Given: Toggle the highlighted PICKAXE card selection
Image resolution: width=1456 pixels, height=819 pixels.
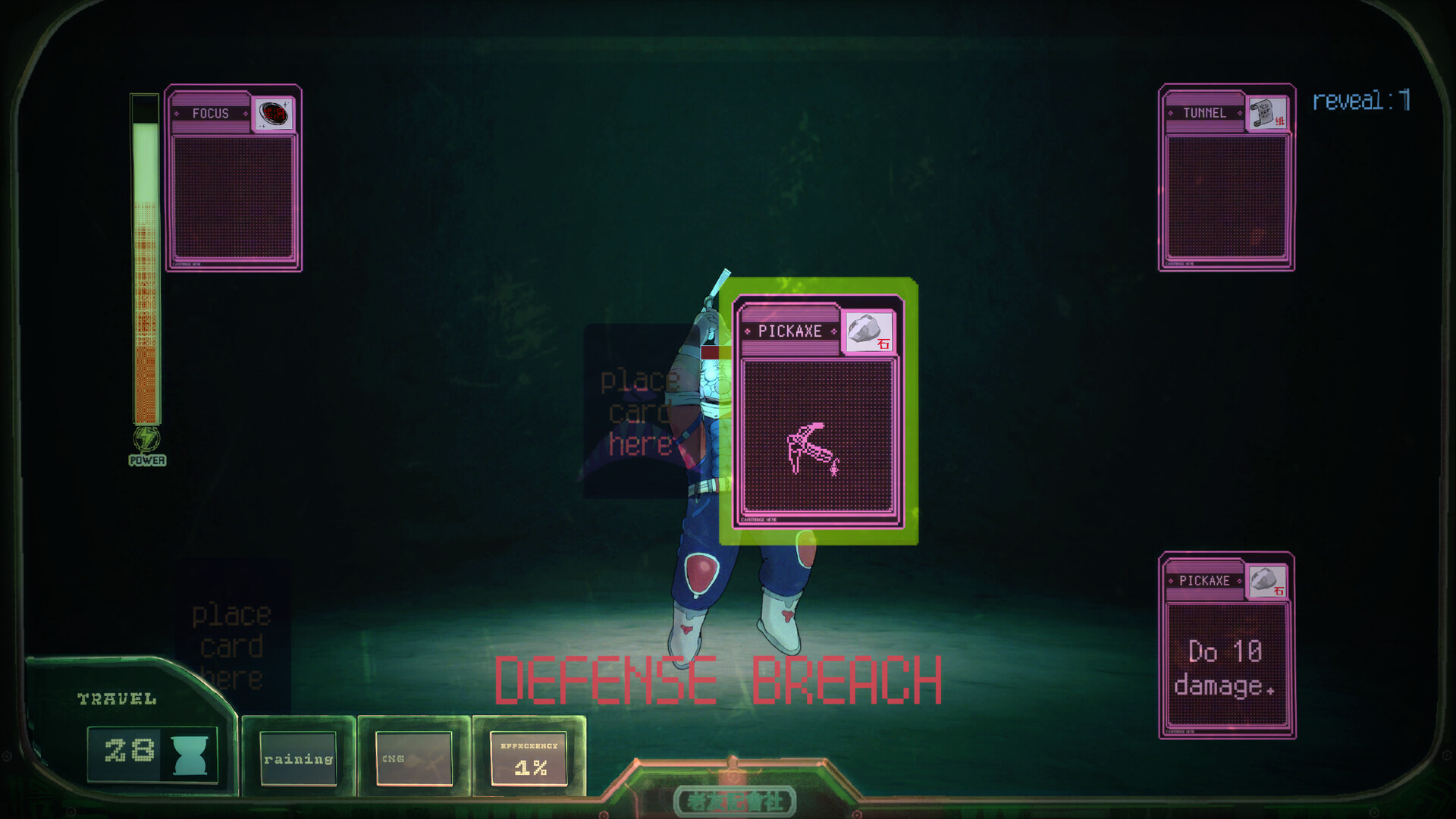Looking at the screenshot, I should click(x=817, y=413).
